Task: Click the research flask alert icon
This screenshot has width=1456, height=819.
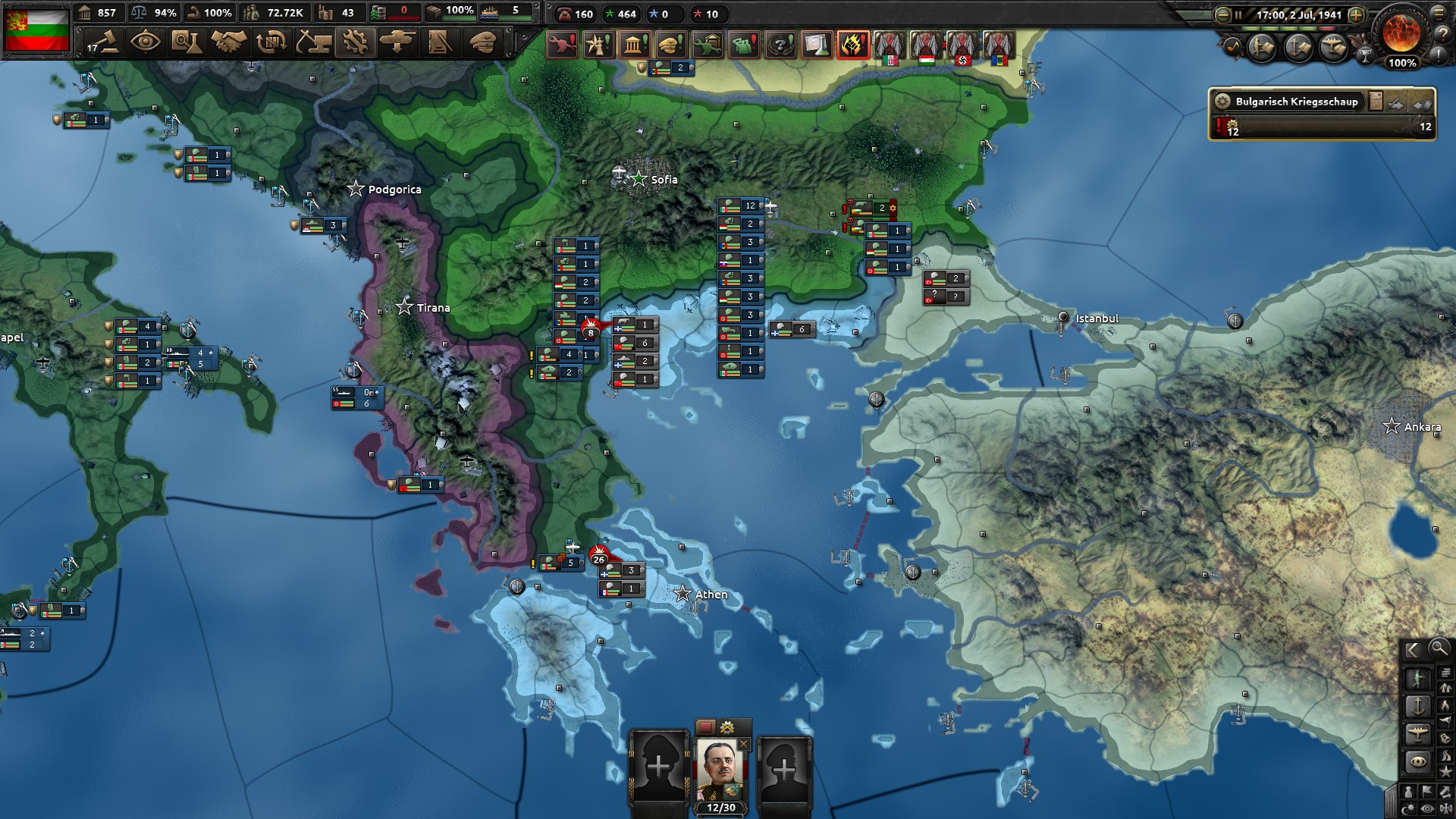Action: [817, 45]
